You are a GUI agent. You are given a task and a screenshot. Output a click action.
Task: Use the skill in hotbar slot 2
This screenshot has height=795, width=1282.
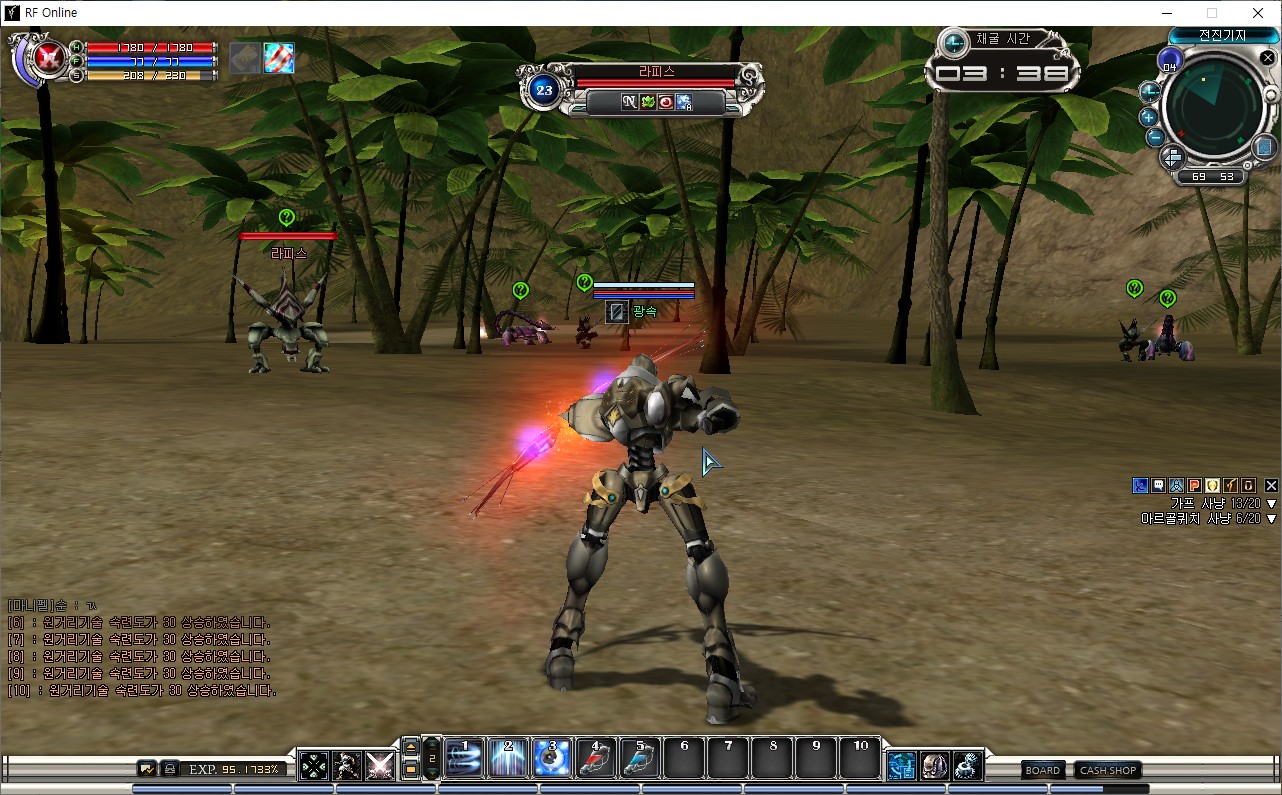coord(508,759)
